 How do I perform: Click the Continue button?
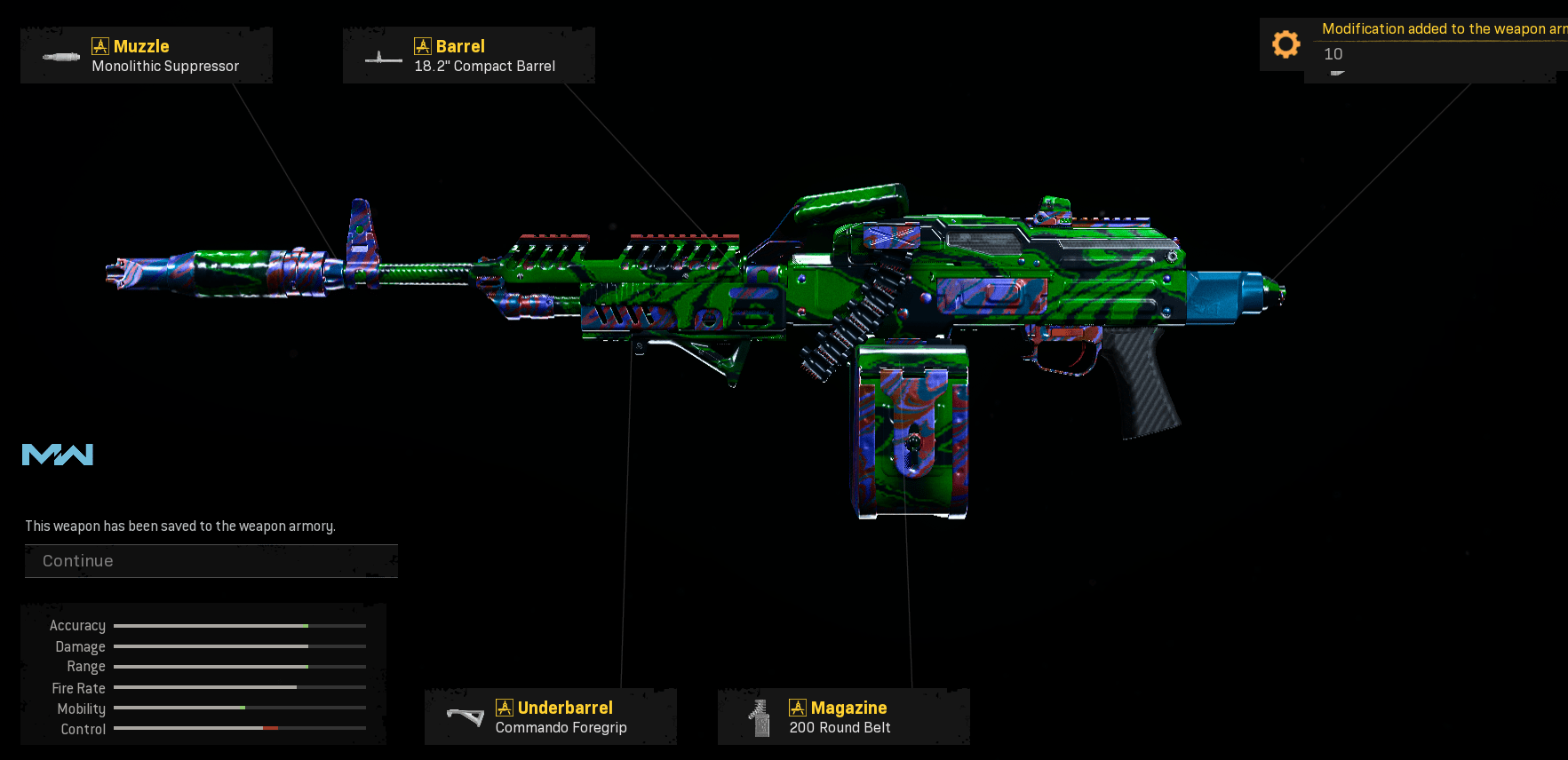click(211, 561)
